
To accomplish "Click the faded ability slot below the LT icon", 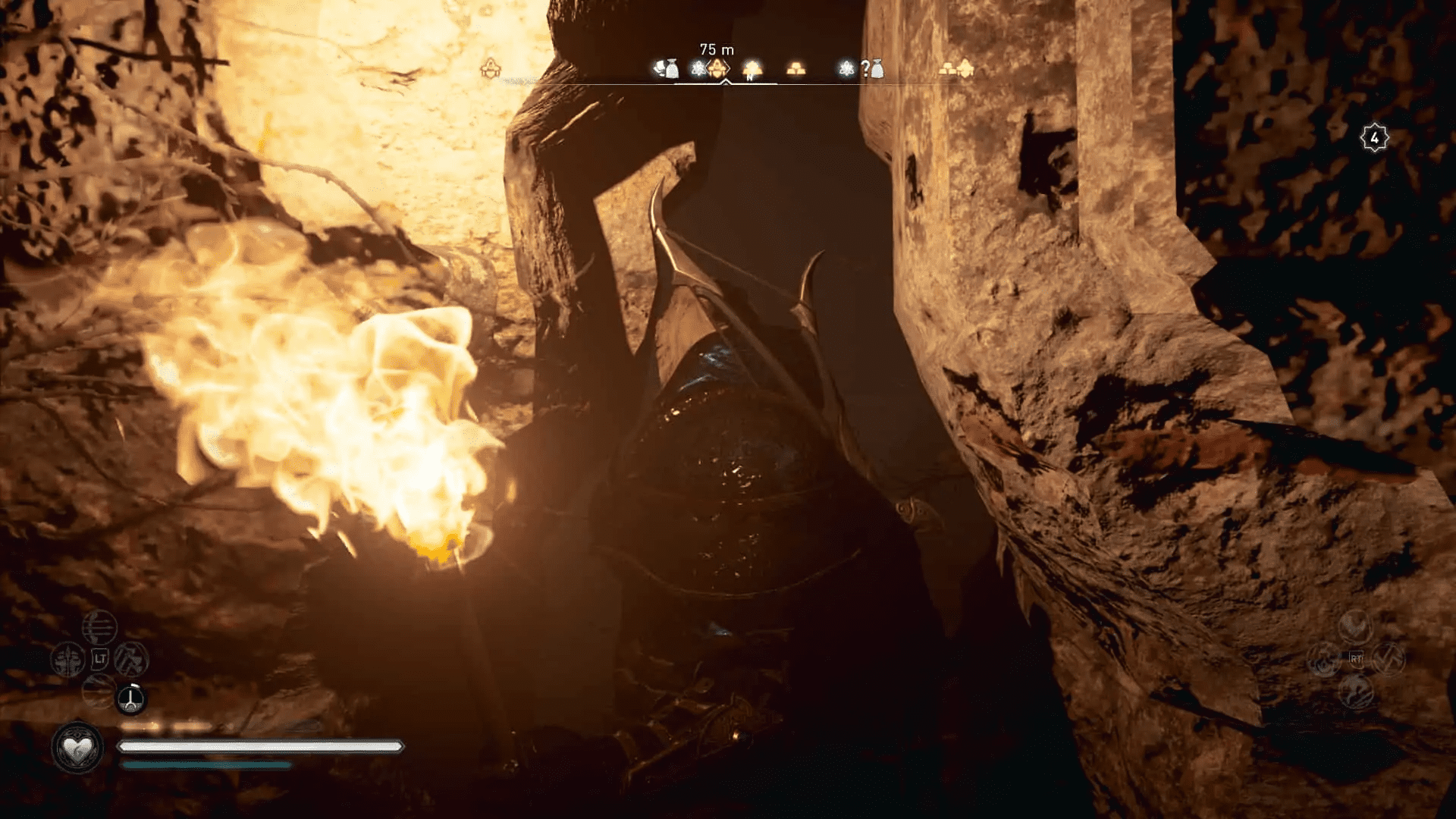I will [x=99, y=692].
